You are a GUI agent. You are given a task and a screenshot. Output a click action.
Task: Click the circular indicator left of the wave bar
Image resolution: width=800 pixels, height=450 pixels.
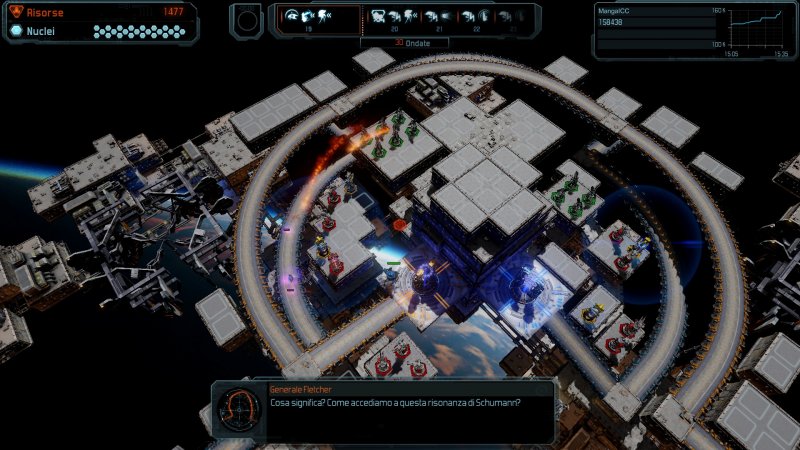coord(247,18)
